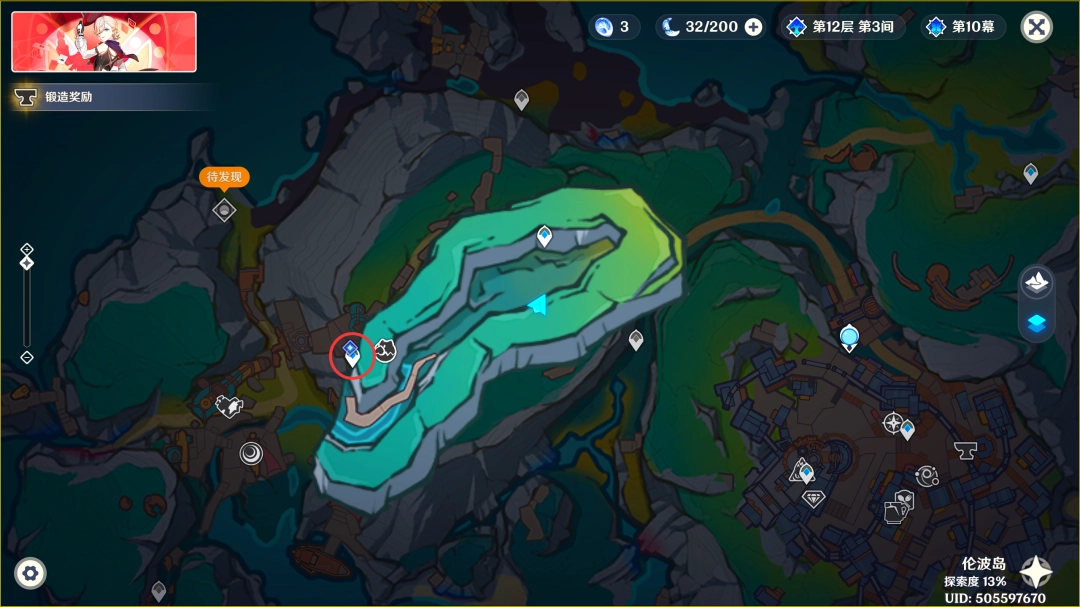This screenshot has height=607, width=1080.
Task: Select the undiscovered (待发现) map marker
Action: click(224, 209)
